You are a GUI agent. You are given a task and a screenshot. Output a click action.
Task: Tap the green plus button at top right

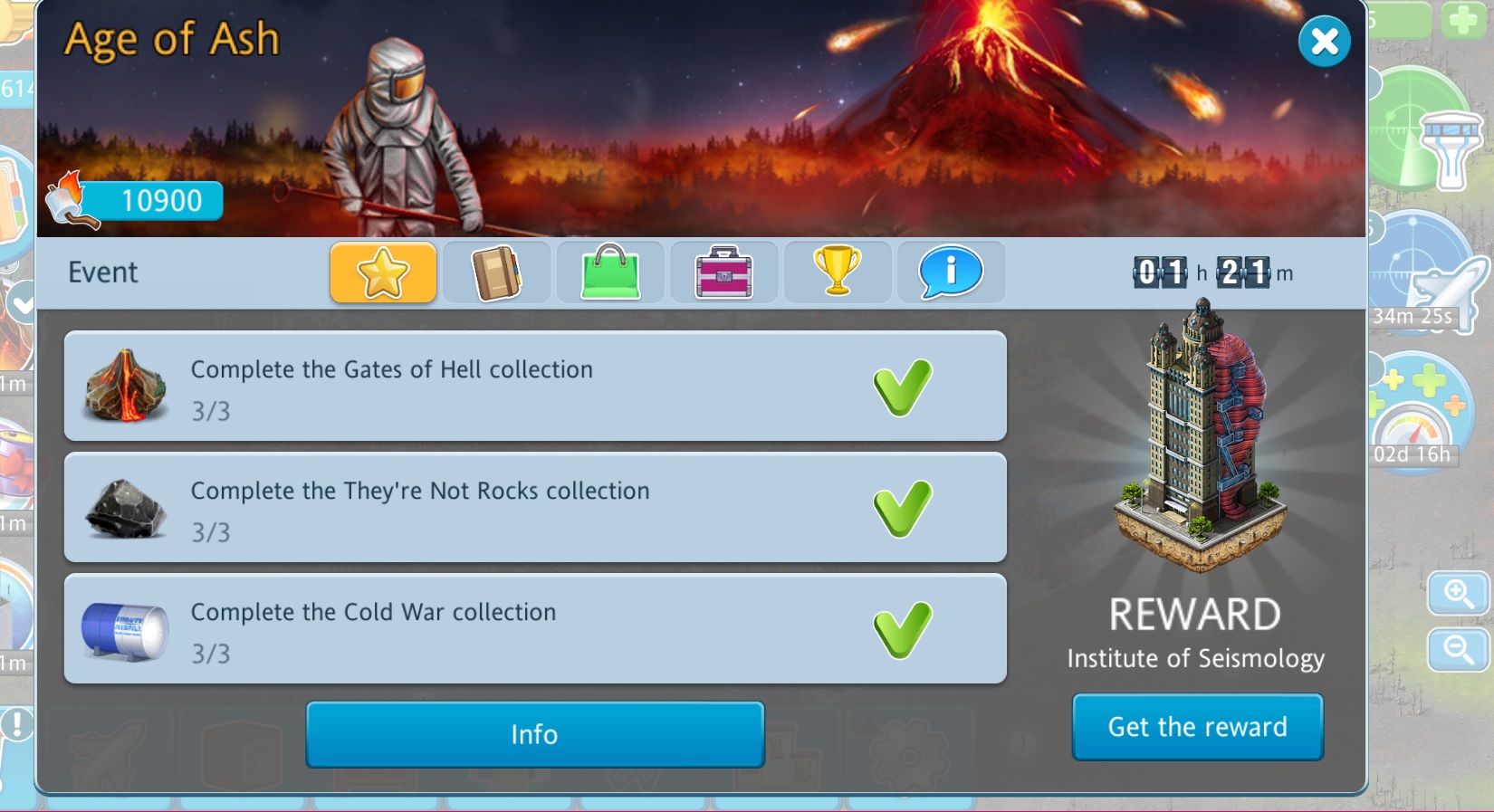point(1463,20)
